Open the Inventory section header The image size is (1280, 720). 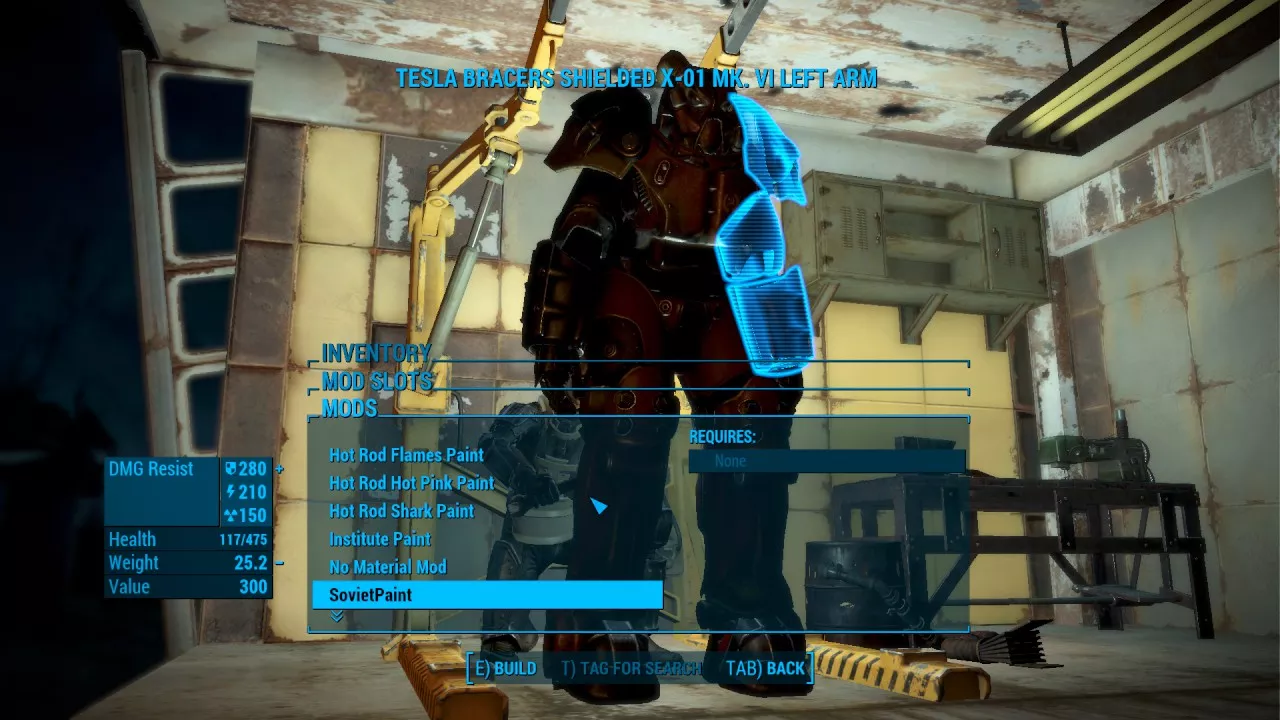pos(376,353)
